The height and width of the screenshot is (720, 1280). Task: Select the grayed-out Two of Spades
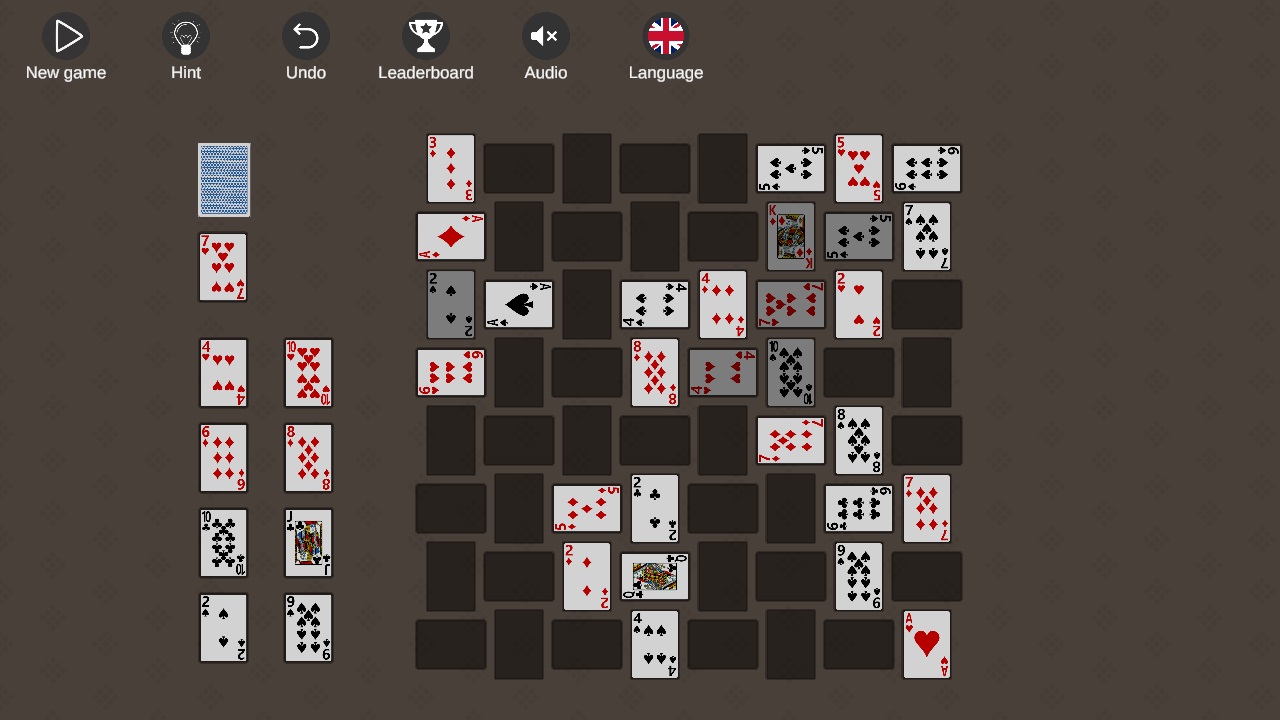(451, 304)
